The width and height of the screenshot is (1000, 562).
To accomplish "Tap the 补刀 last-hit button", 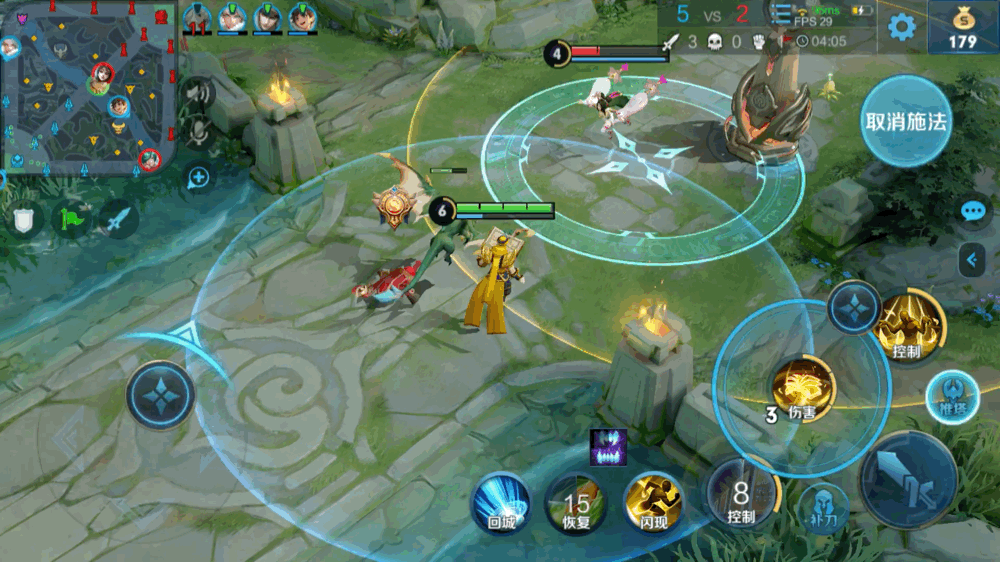I will [823, 507].
